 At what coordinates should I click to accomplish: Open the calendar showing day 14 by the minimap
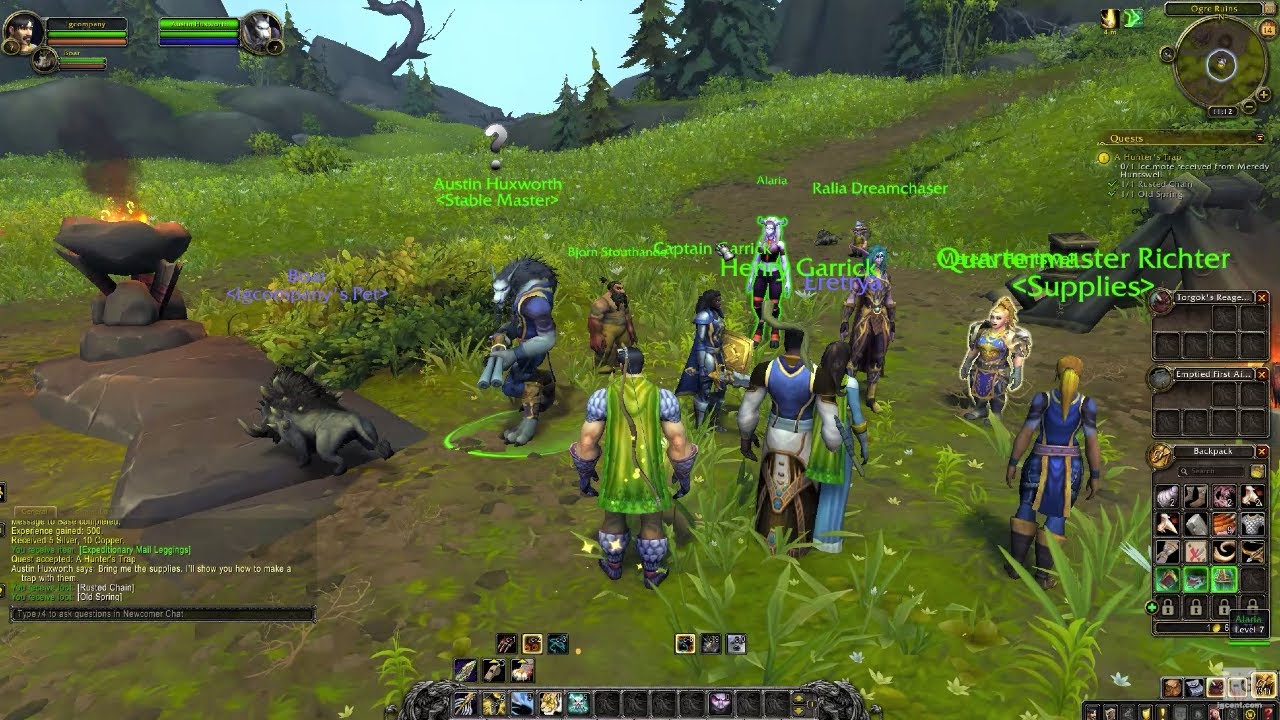pyautogui.click(x=1268, y=30)
